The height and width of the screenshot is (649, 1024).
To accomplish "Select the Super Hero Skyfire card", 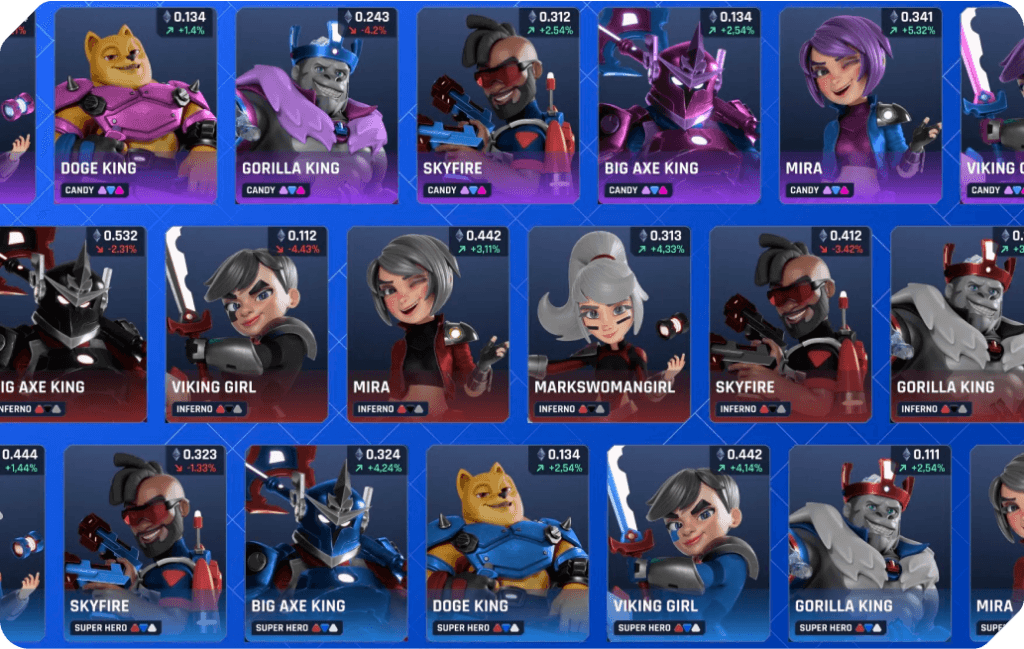I will tap(145, 543).
